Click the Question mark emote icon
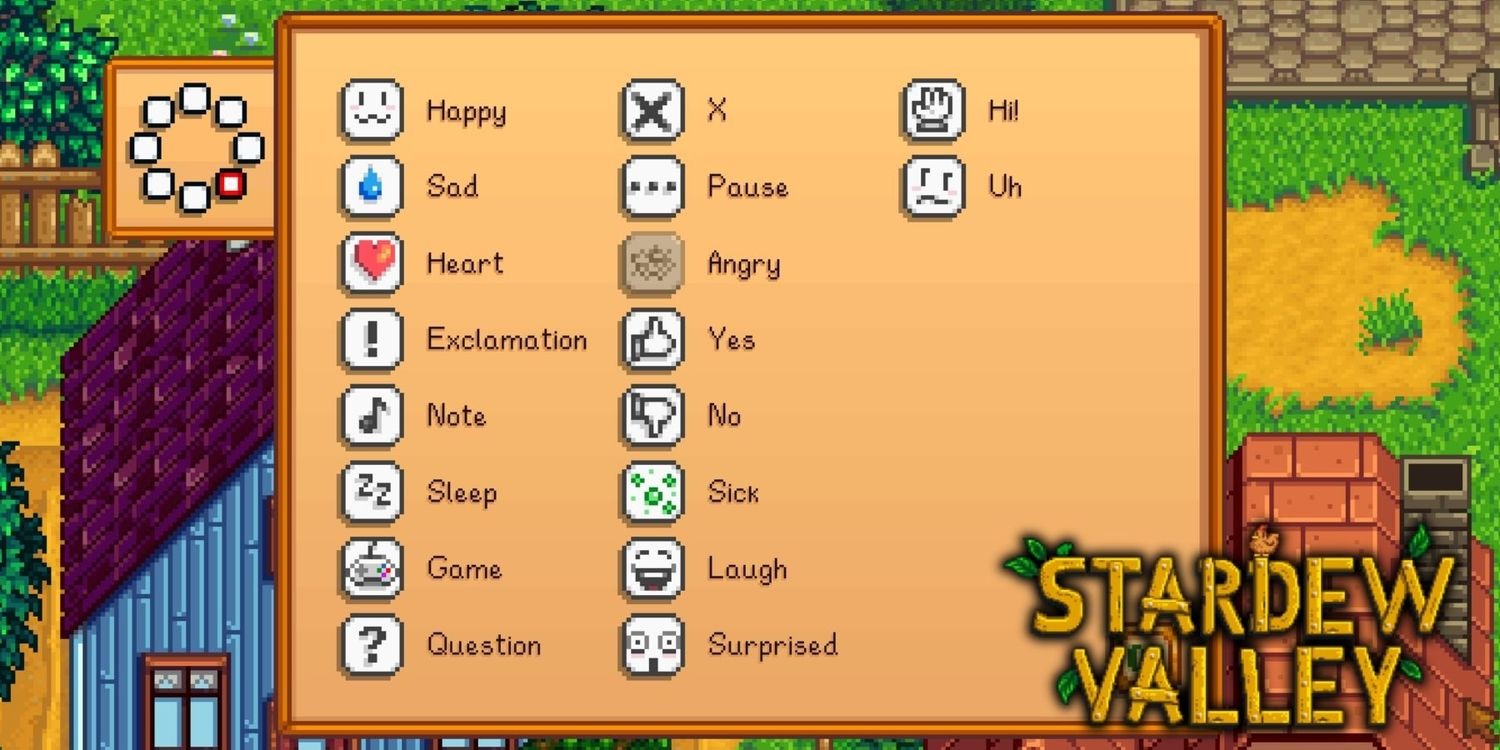Viewport: 1500px width, 750px height. (x=371, y=644)
